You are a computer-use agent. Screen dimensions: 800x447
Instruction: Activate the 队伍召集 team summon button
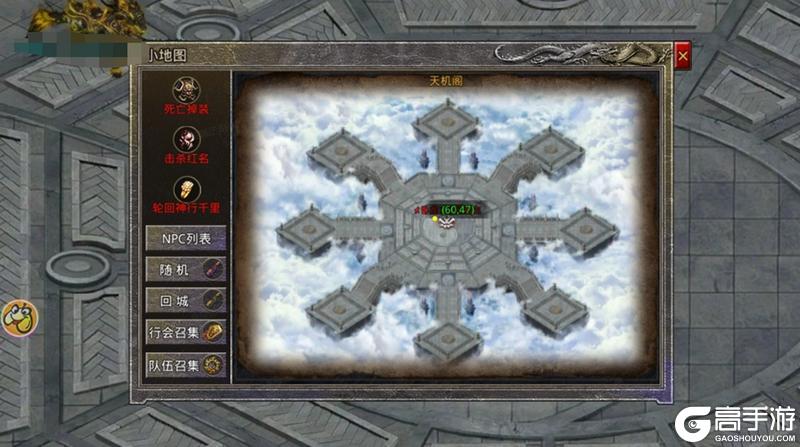(x=187, y=365)
